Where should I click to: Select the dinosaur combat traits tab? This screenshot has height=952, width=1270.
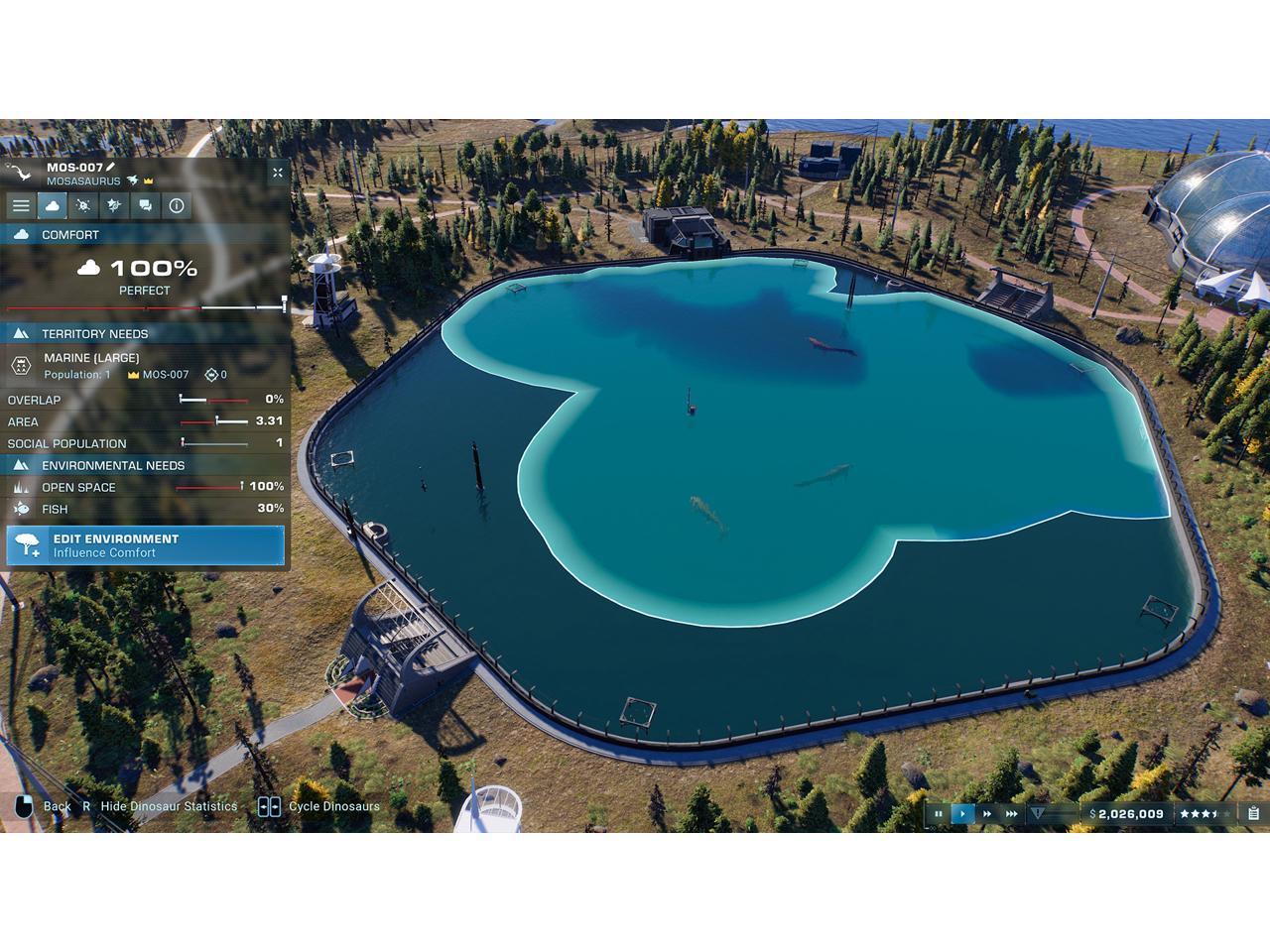point(114,205)
